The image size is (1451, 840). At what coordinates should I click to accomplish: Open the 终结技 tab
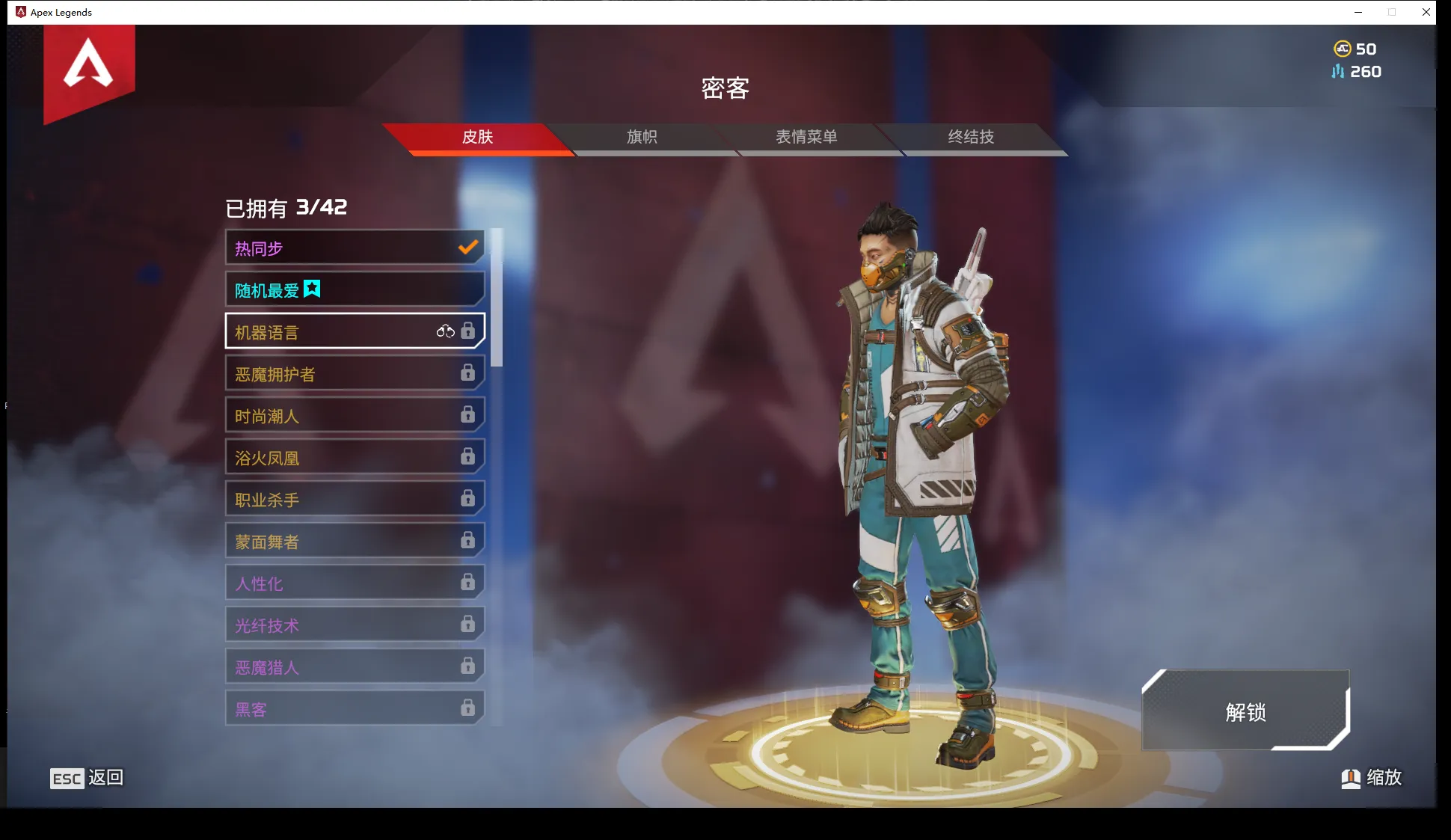coord(971,137)
